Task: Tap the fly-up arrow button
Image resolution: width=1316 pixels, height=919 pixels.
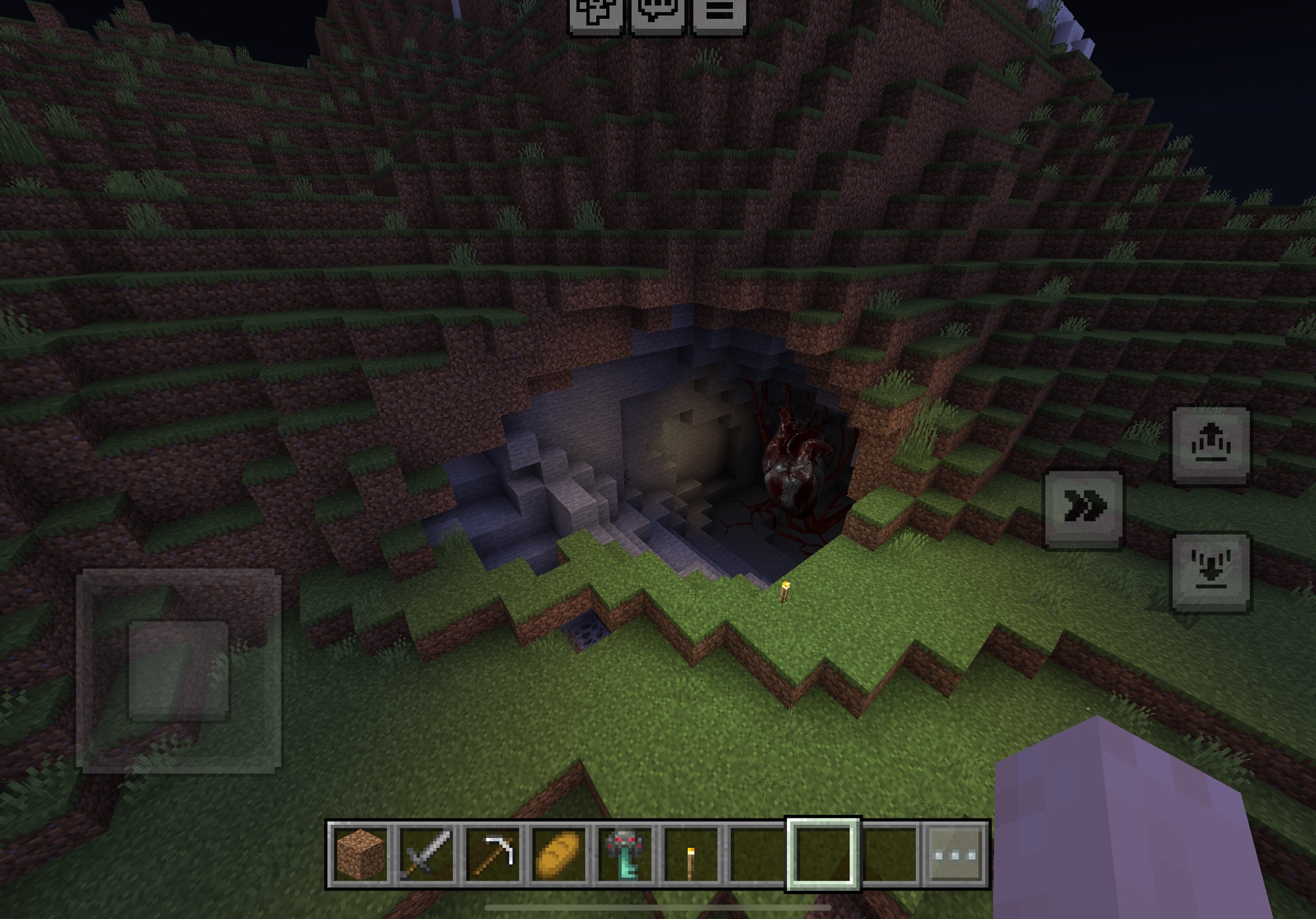Action: click(1211, 445)
